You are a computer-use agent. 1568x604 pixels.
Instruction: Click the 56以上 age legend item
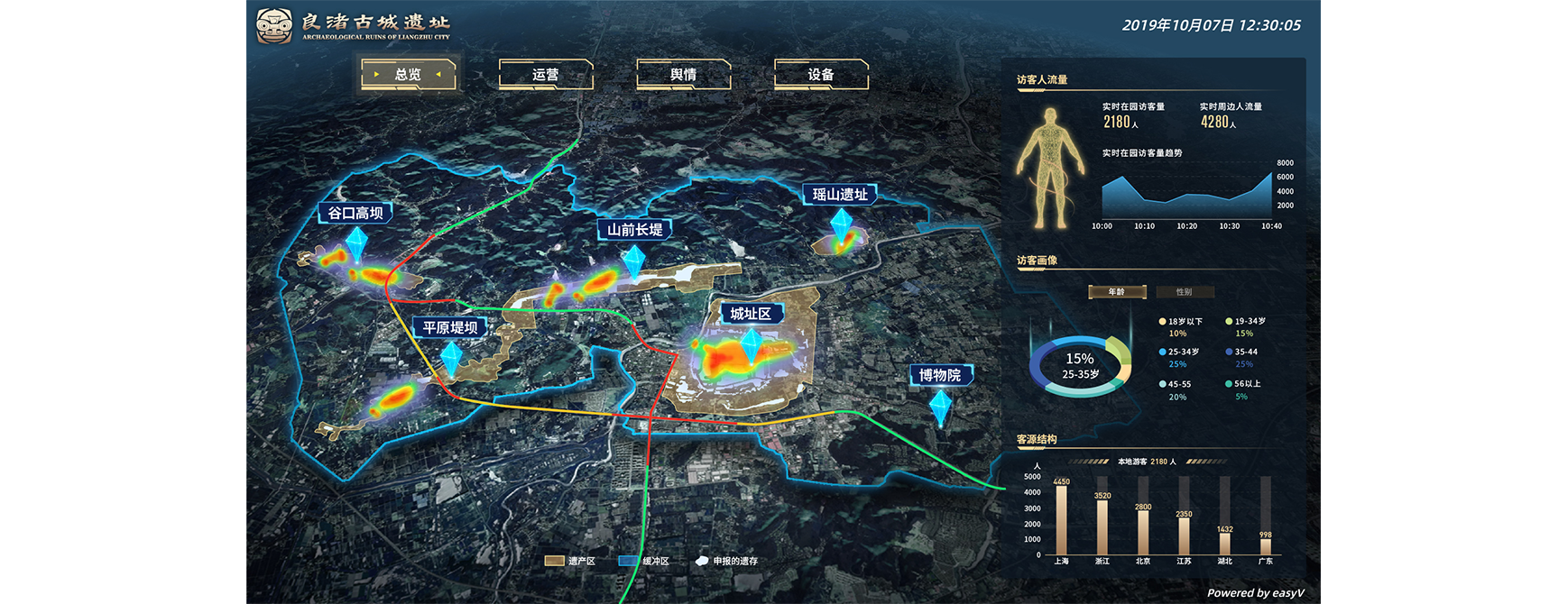point(1243,384)
